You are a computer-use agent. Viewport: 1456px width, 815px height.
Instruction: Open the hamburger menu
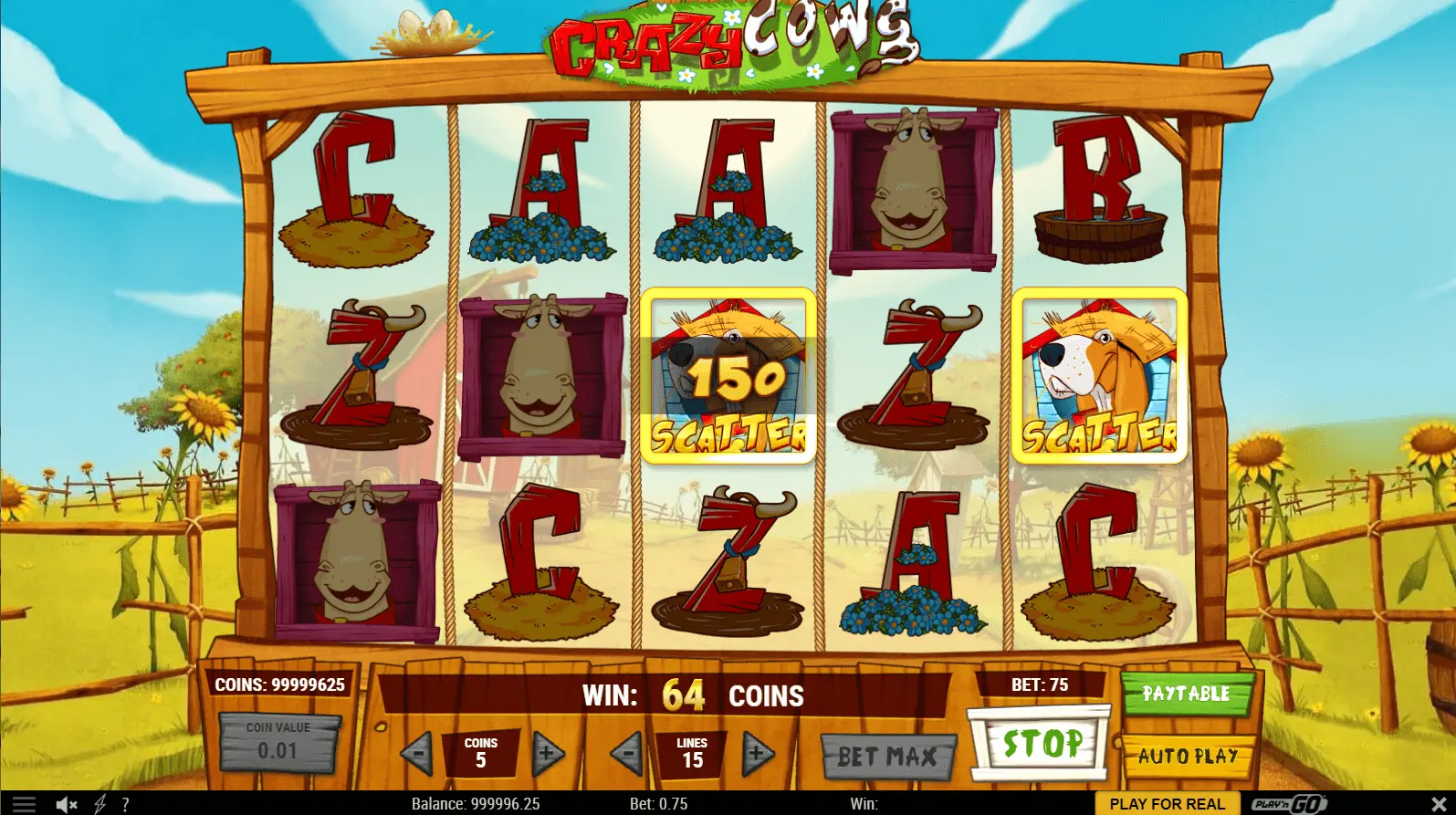[24, 804]
